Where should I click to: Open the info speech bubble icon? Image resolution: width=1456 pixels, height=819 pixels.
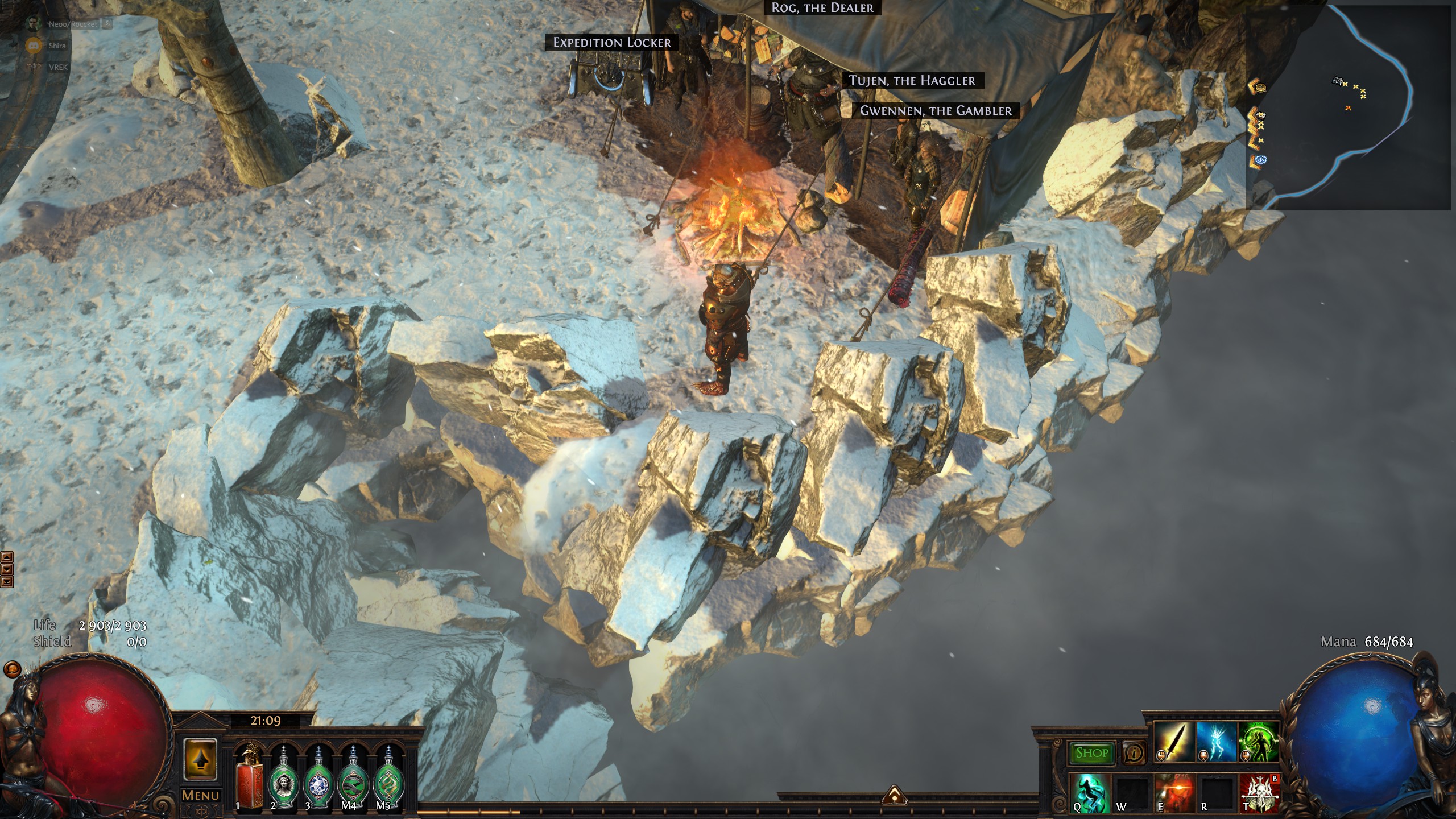1134,753
